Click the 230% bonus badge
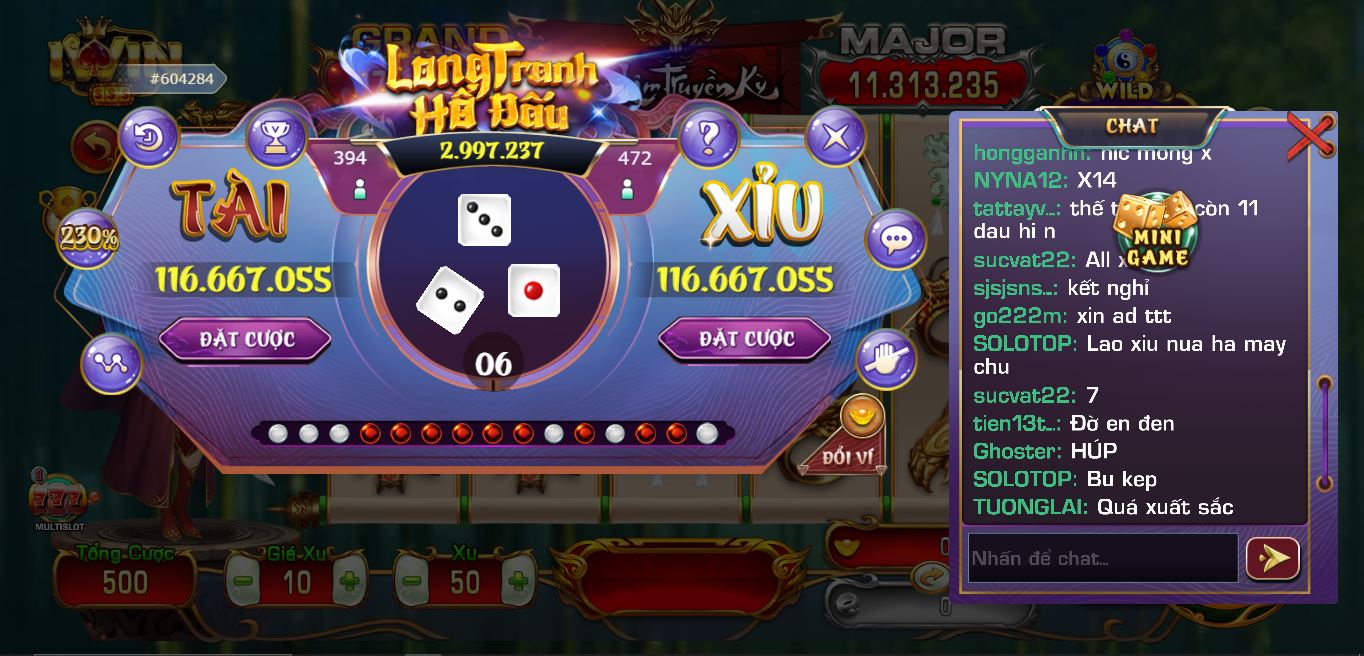 [88, 238]
